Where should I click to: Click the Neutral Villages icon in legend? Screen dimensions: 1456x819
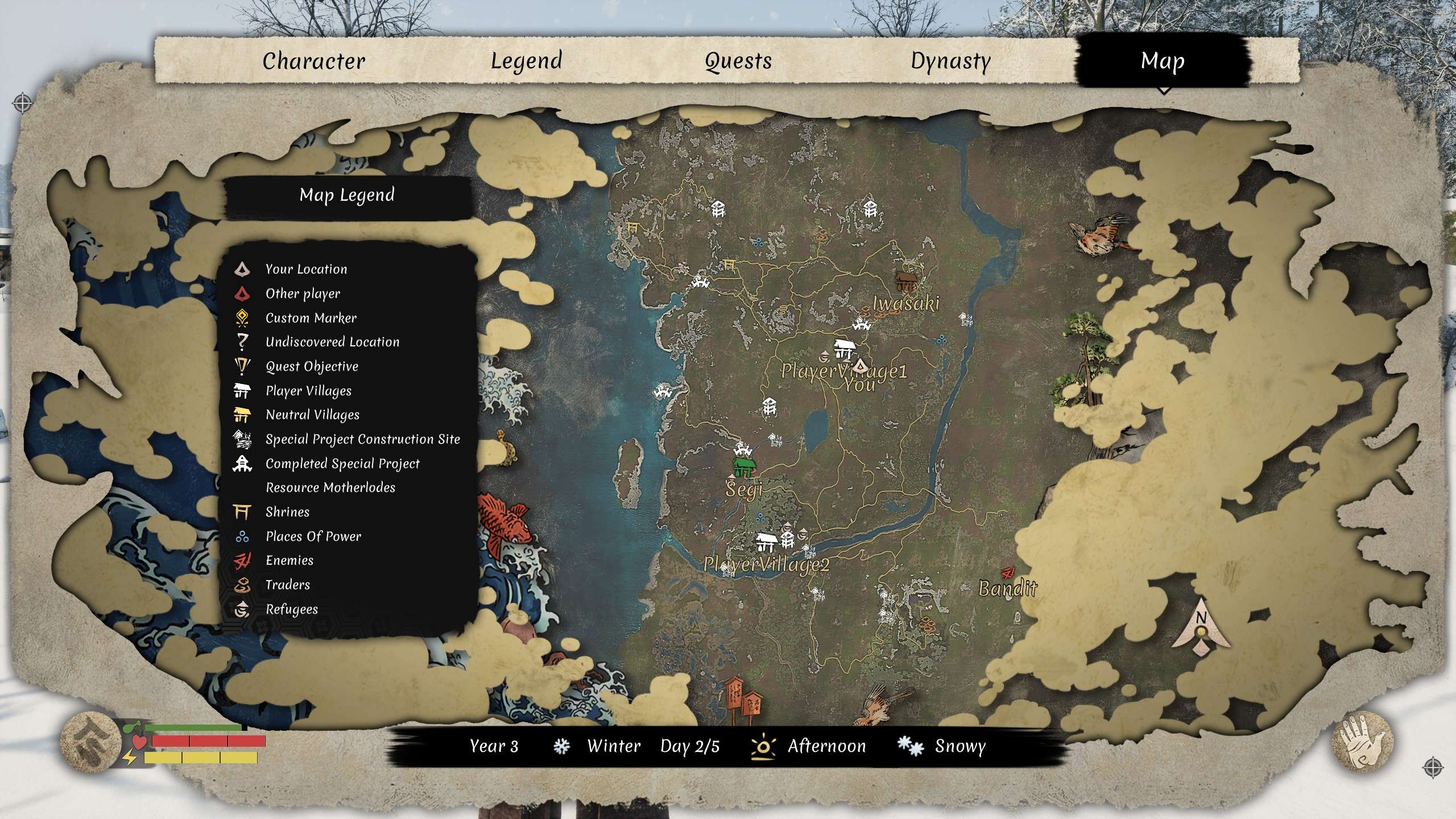coord(241,415)
